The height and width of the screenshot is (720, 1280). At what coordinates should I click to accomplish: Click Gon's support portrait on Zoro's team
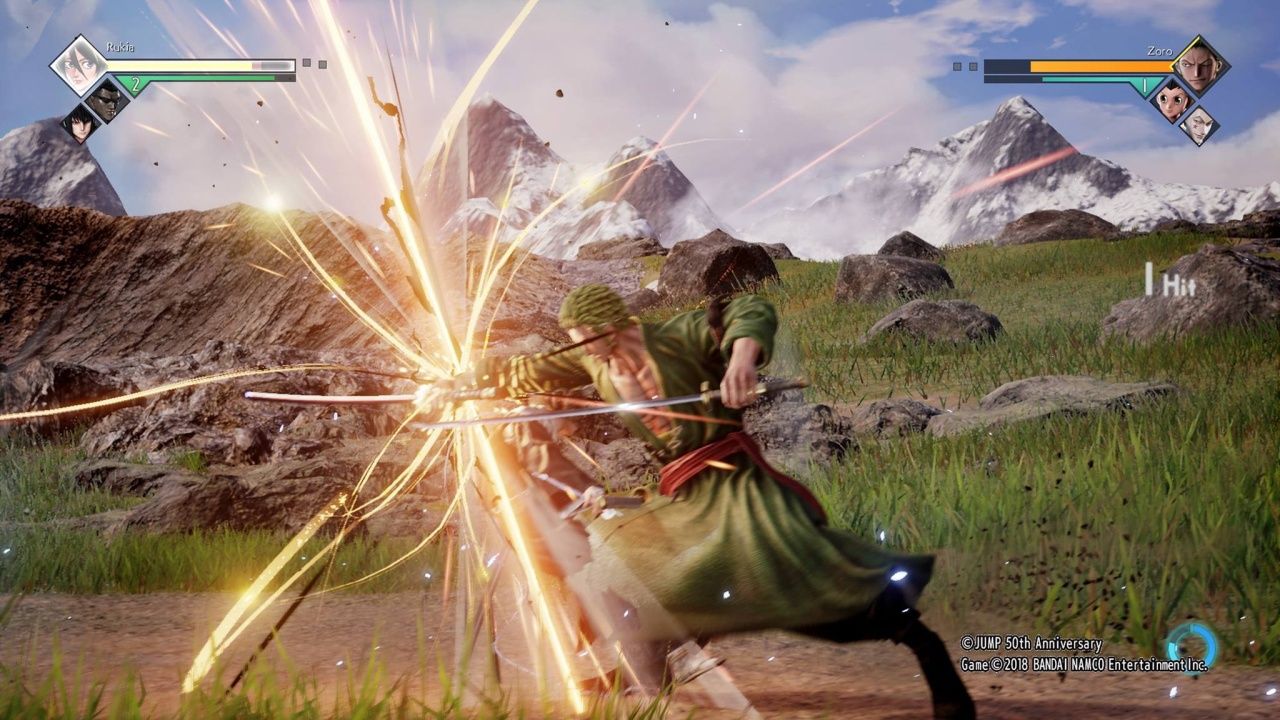point(1175,99)
